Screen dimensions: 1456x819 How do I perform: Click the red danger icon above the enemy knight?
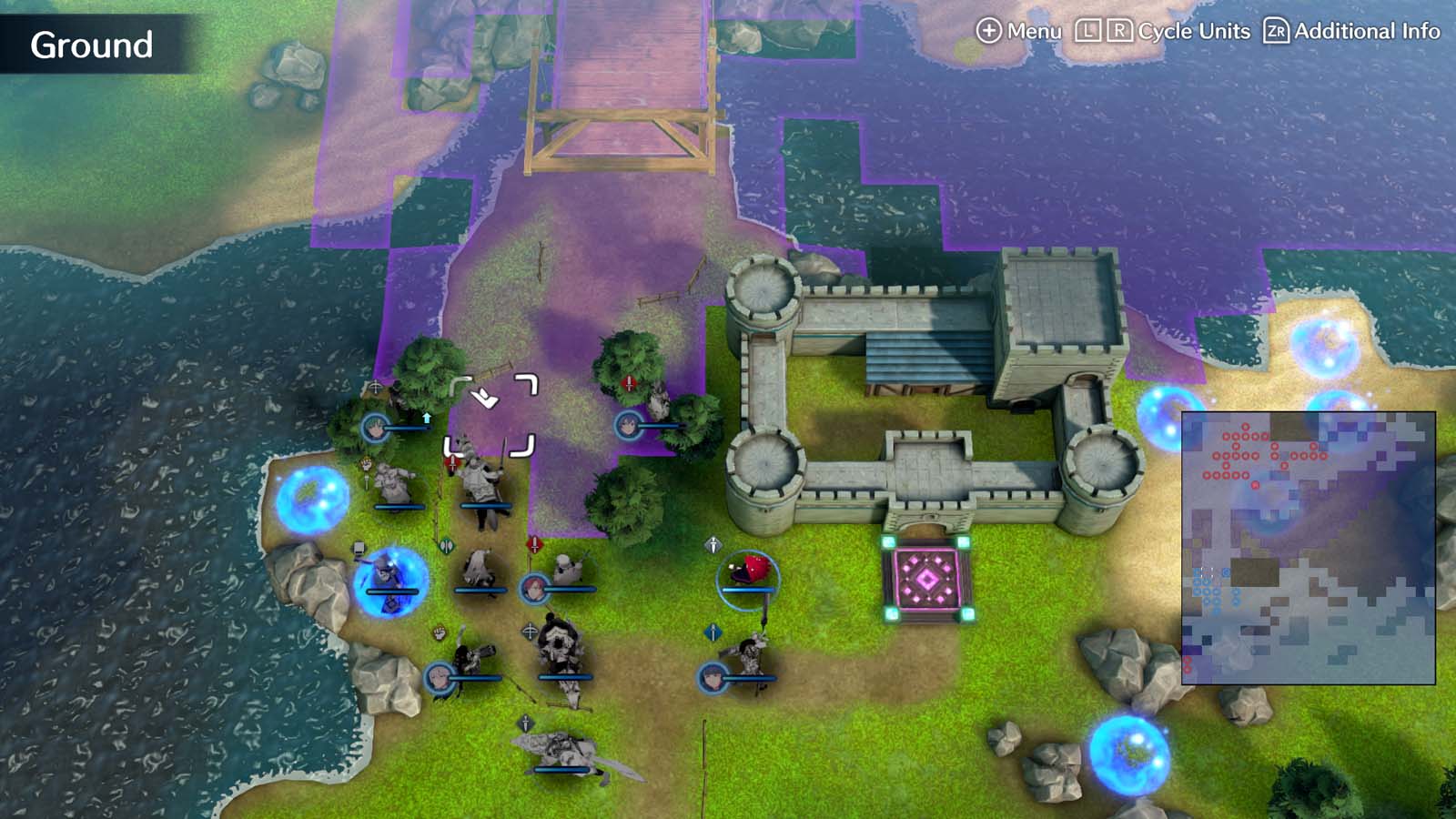click(452, 461)
